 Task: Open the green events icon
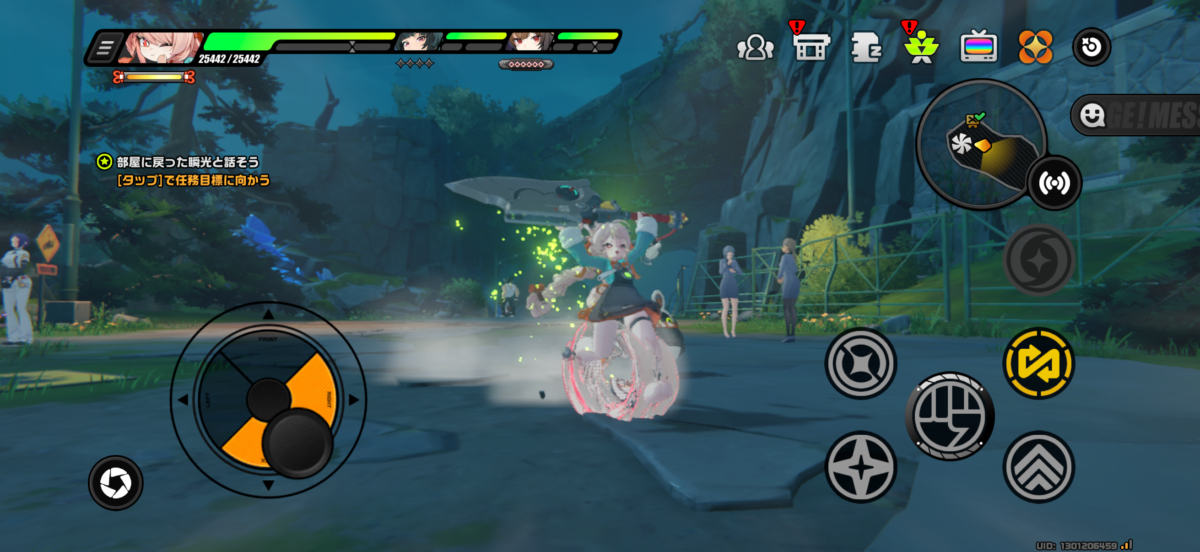(x=920, y=47)
